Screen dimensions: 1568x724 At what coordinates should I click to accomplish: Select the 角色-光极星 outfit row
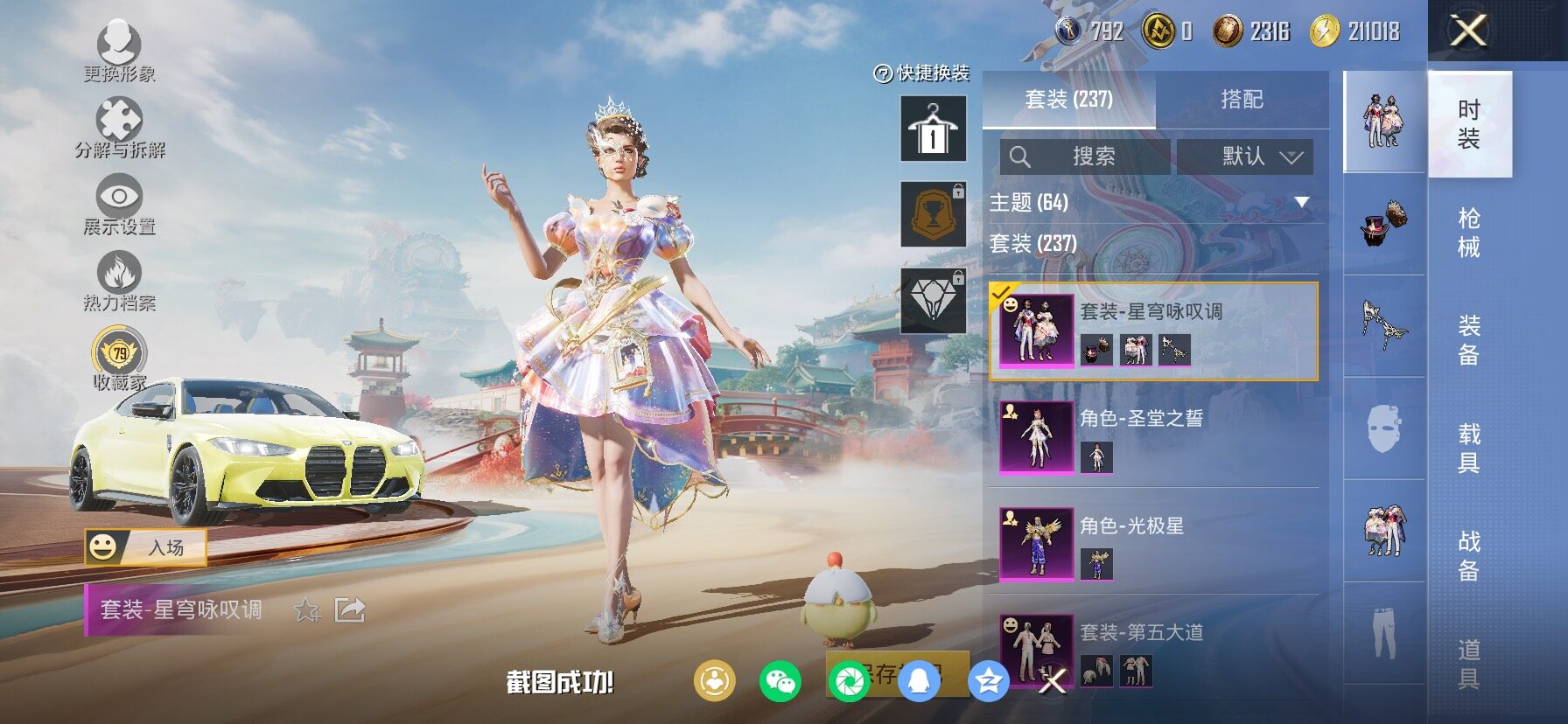point(1153,544)
